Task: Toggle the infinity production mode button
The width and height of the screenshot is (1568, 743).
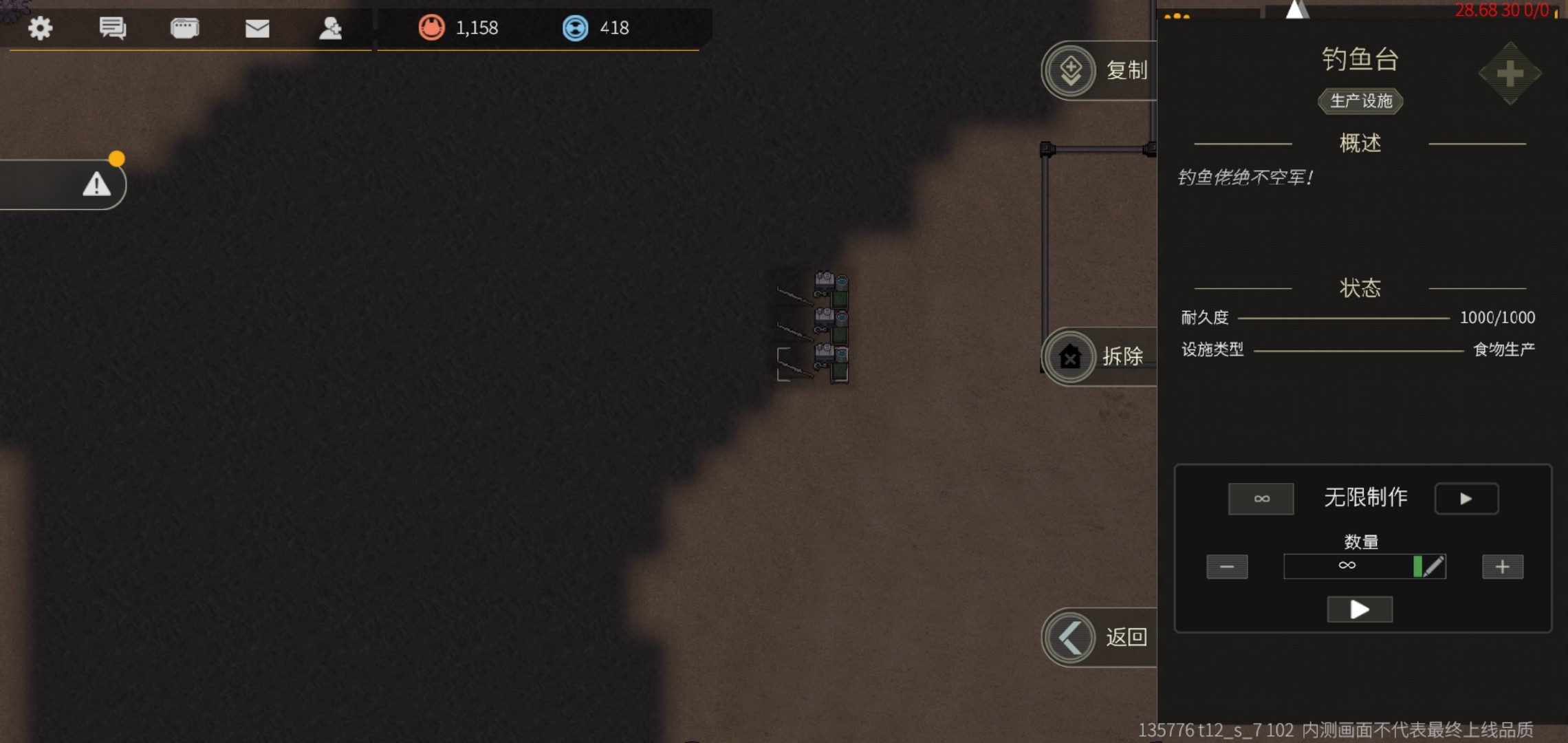Action: [x=1261, y=499]
